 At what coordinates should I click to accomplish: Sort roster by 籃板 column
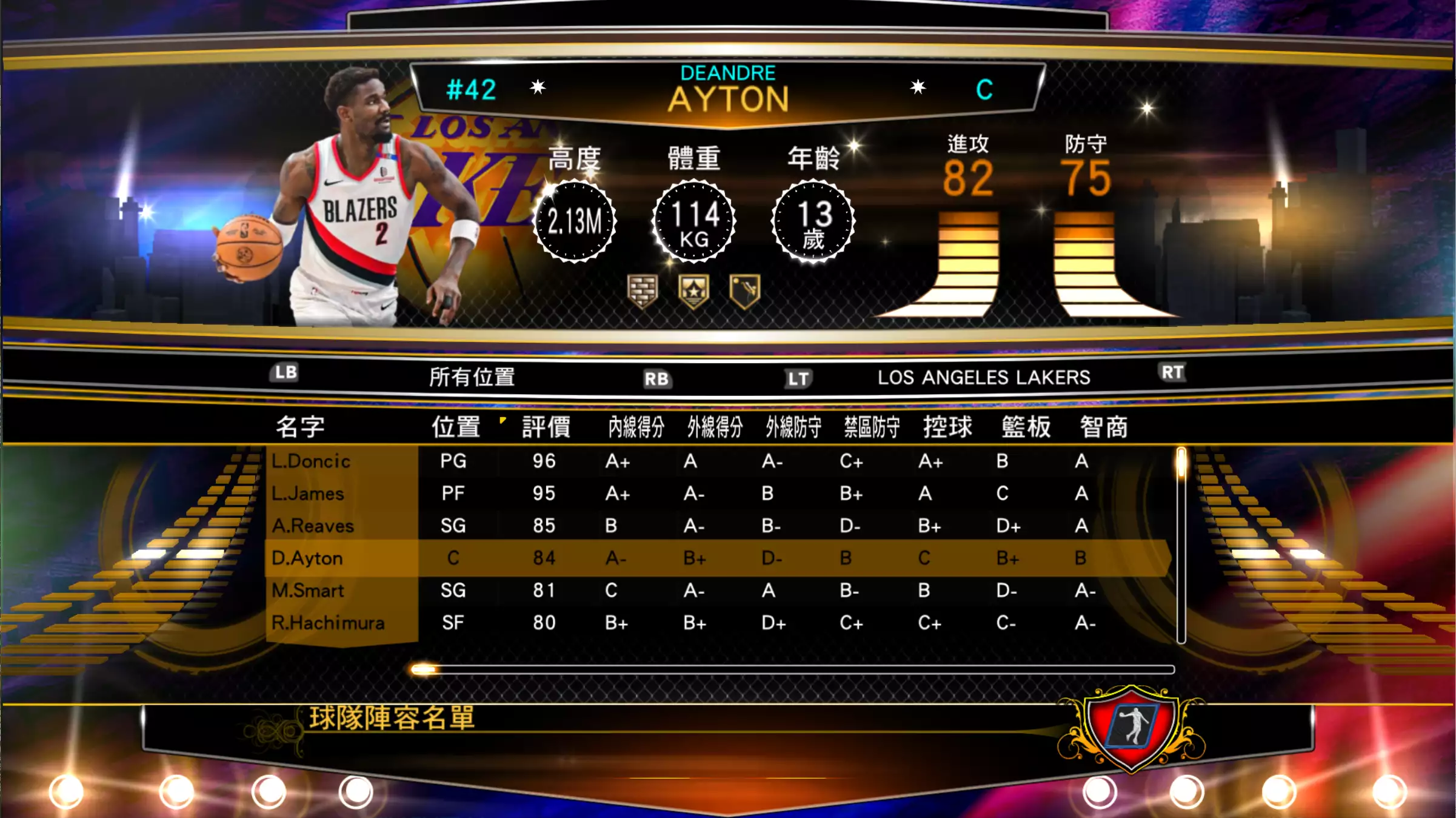coord(1026,427)
